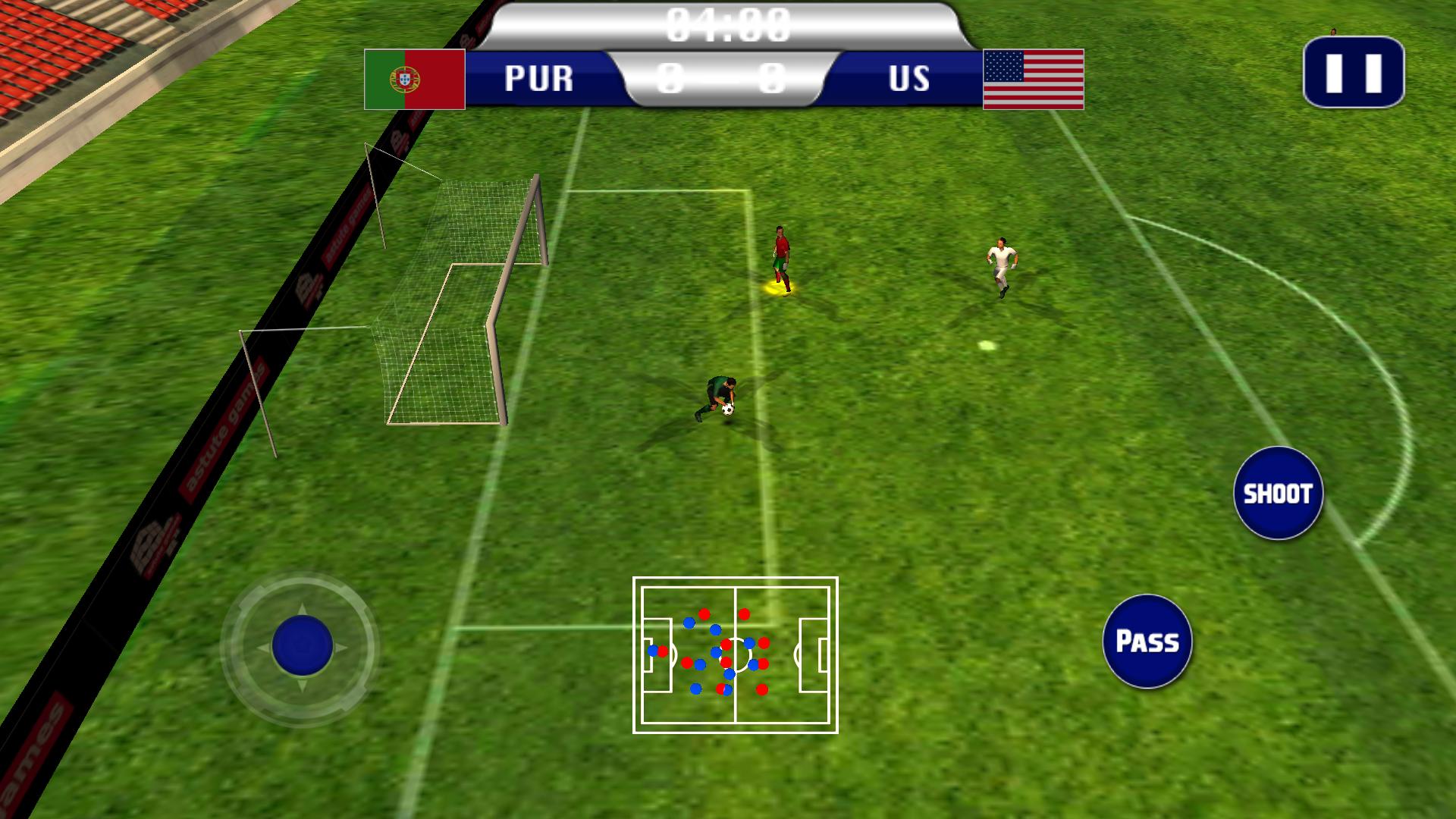Select the PUR team label

pos(540,80)
